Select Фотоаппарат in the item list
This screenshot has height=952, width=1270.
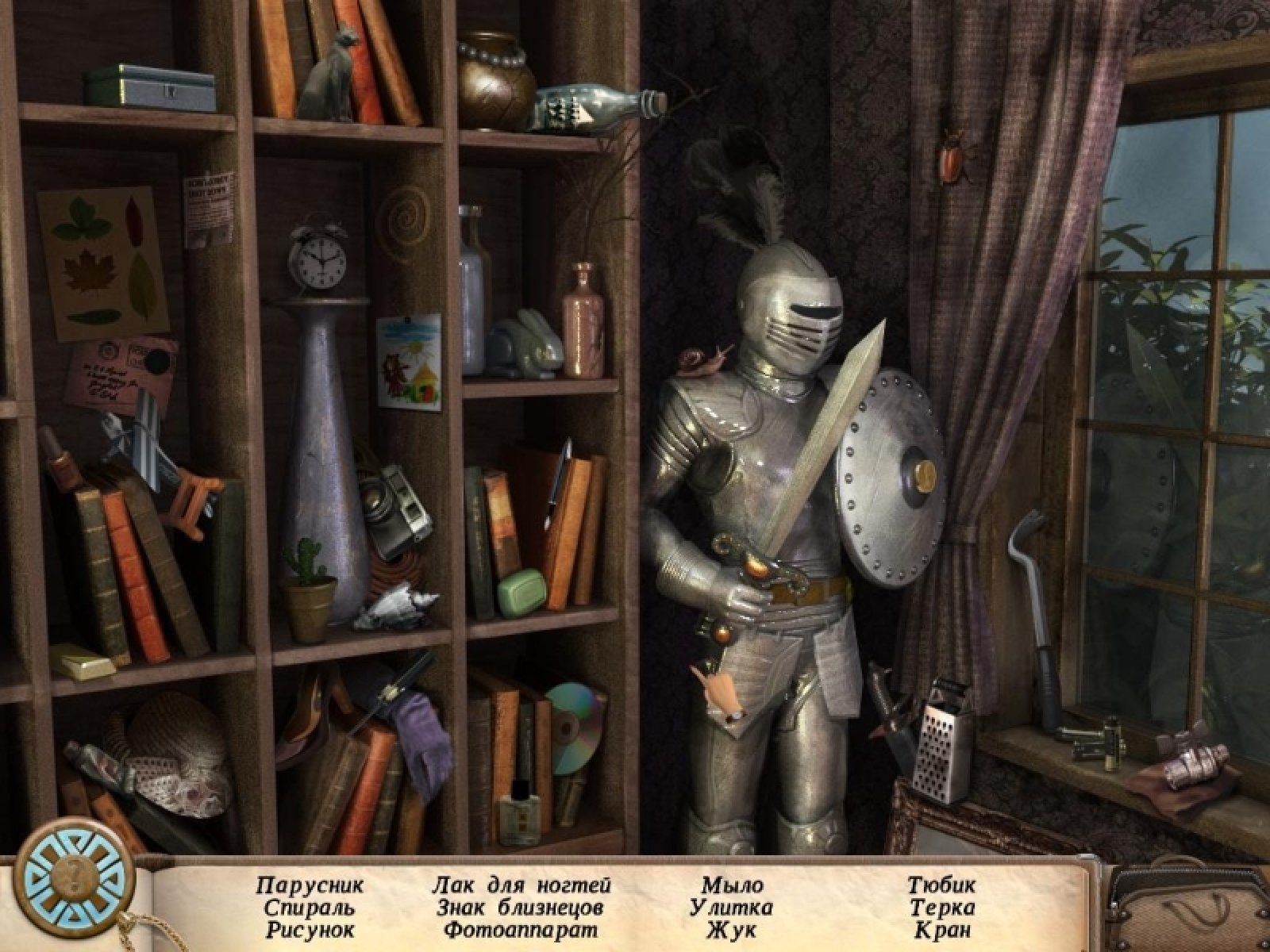tap(521, 929)
